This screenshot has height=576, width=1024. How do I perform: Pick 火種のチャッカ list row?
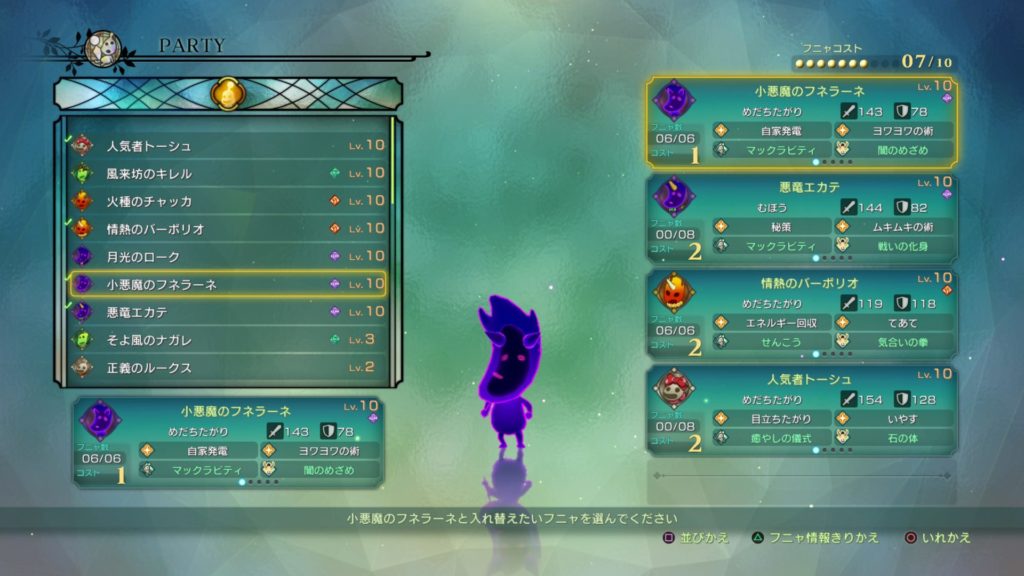coord(226,201)
